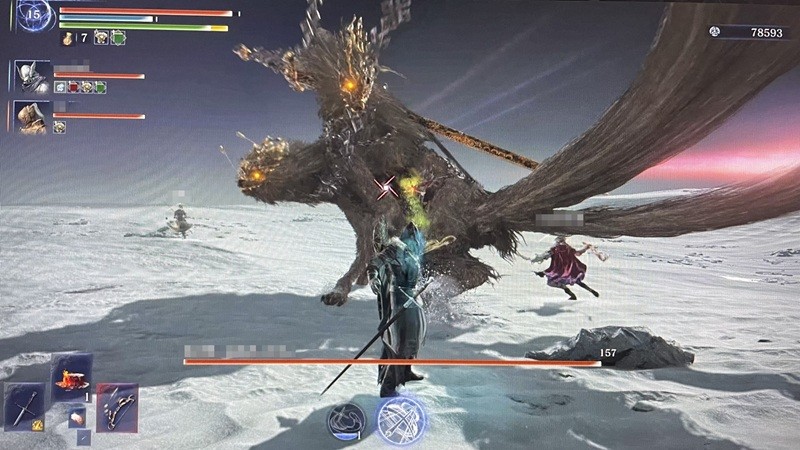Activate the character skill circle icon
800x450 pixels.
344,421
